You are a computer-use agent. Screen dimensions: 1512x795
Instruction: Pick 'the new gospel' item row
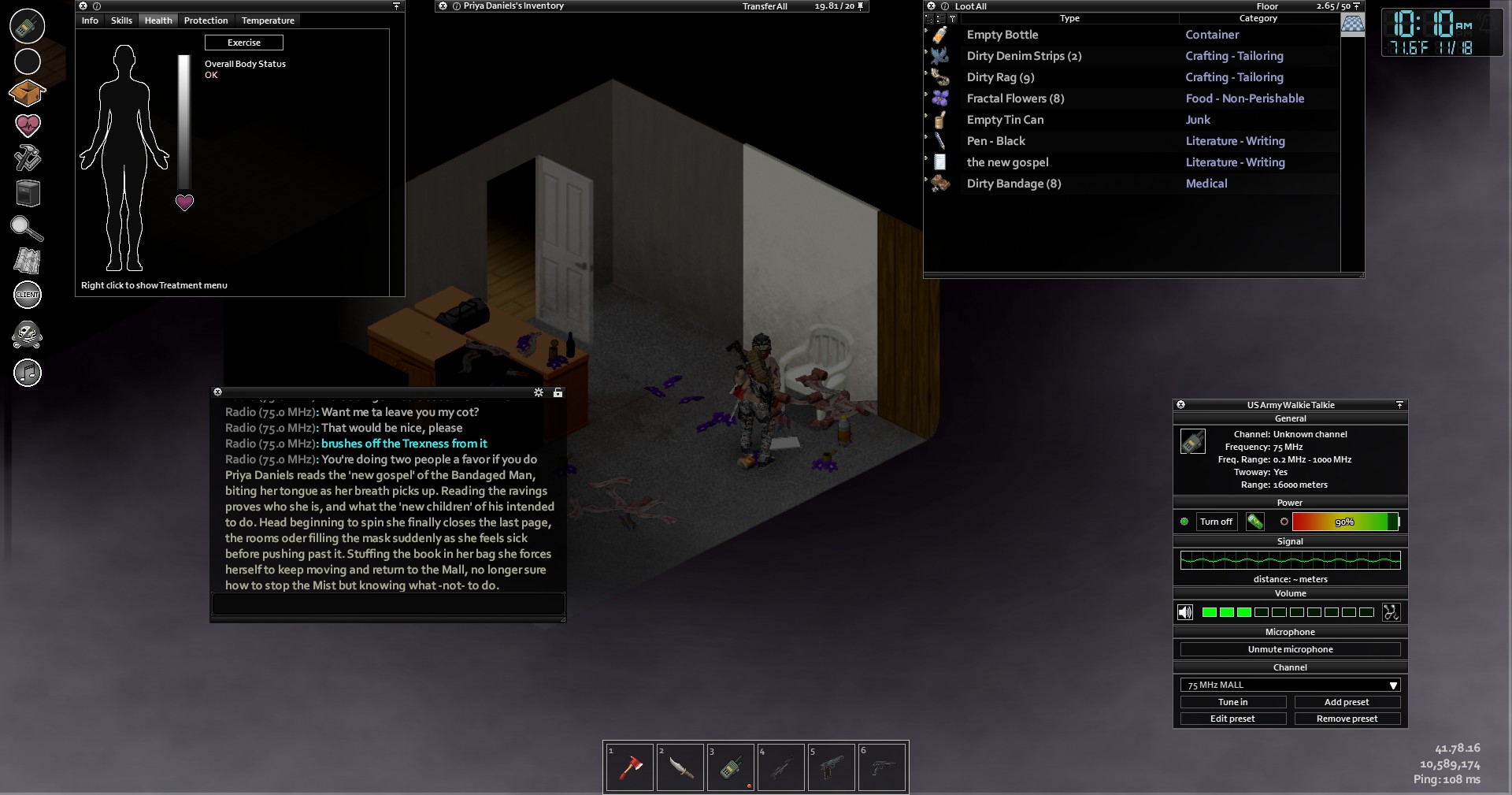coord(1007,162)
